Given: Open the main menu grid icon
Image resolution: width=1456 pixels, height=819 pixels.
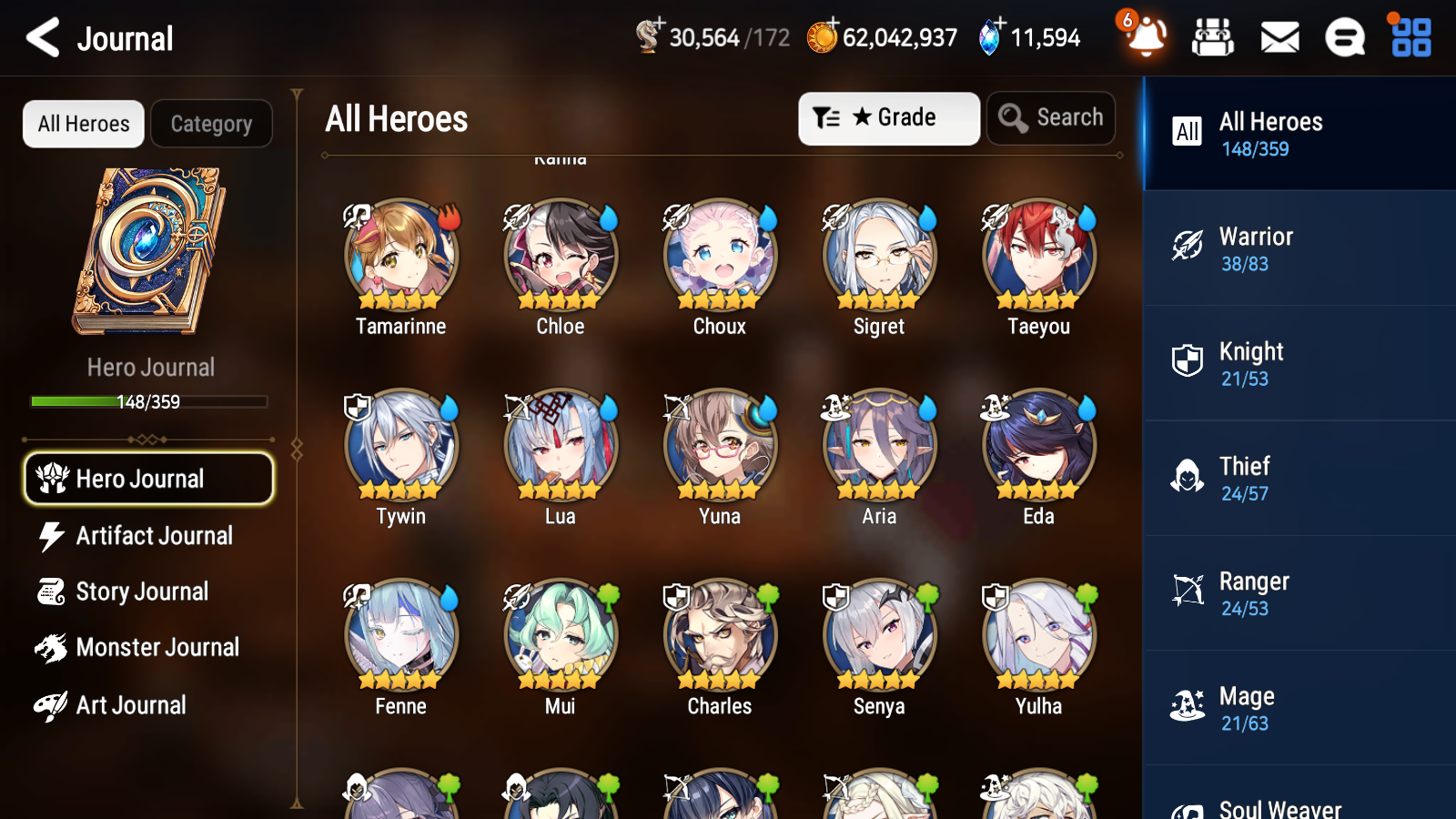Looking at the screenshot, I should coord(1409,37).
